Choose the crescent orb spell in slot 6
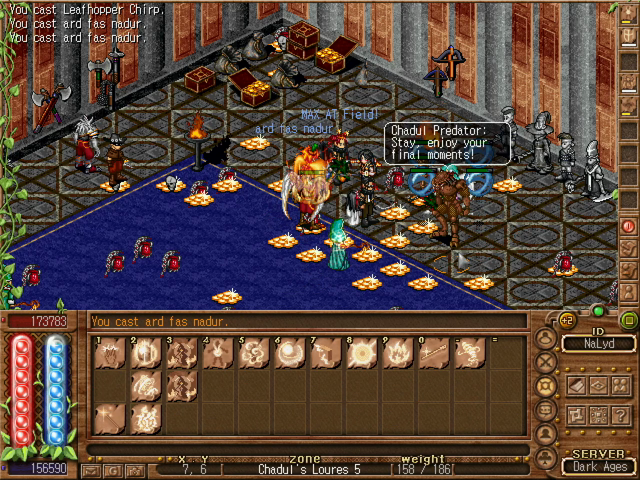This screenshot has width=640, height=480. point(289,354)
